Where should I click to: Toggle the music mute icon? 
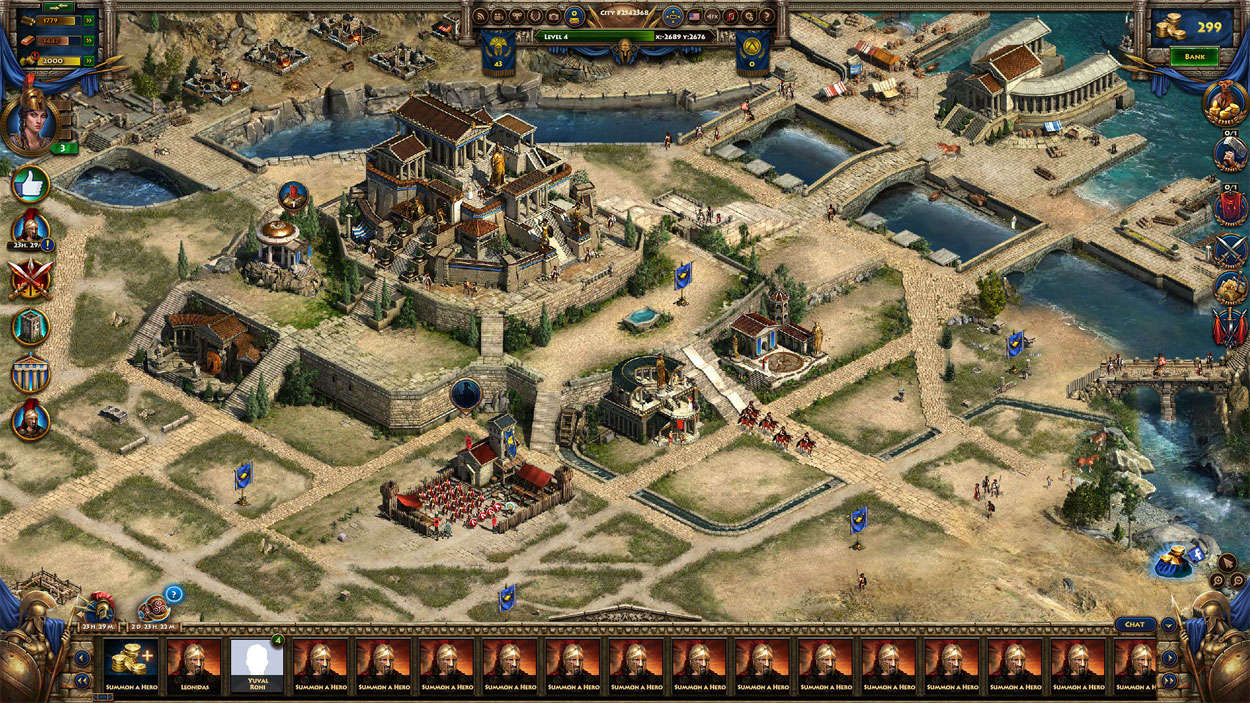731,16
